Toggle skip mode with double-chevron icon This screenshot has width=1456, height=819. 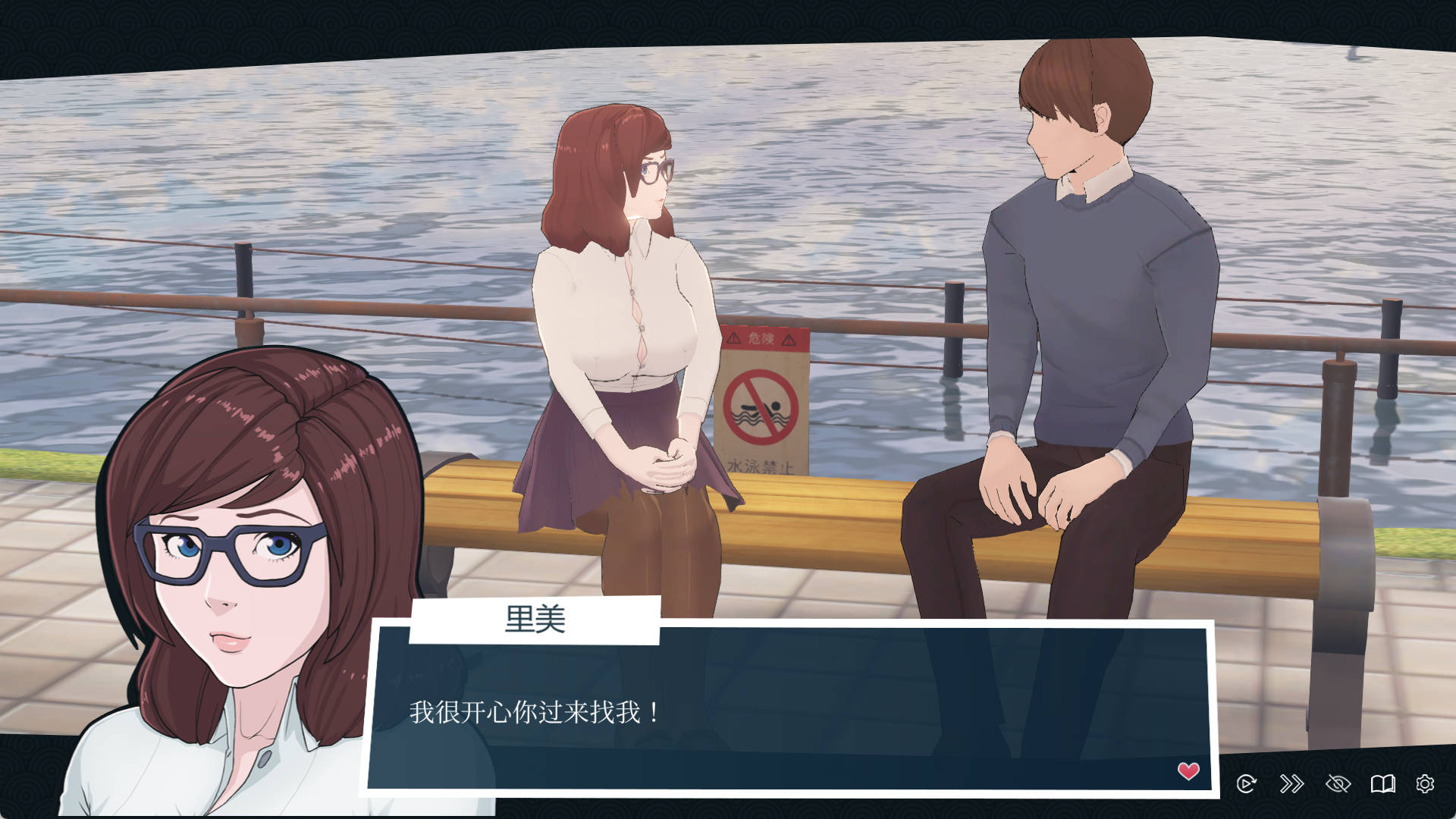1292,783
